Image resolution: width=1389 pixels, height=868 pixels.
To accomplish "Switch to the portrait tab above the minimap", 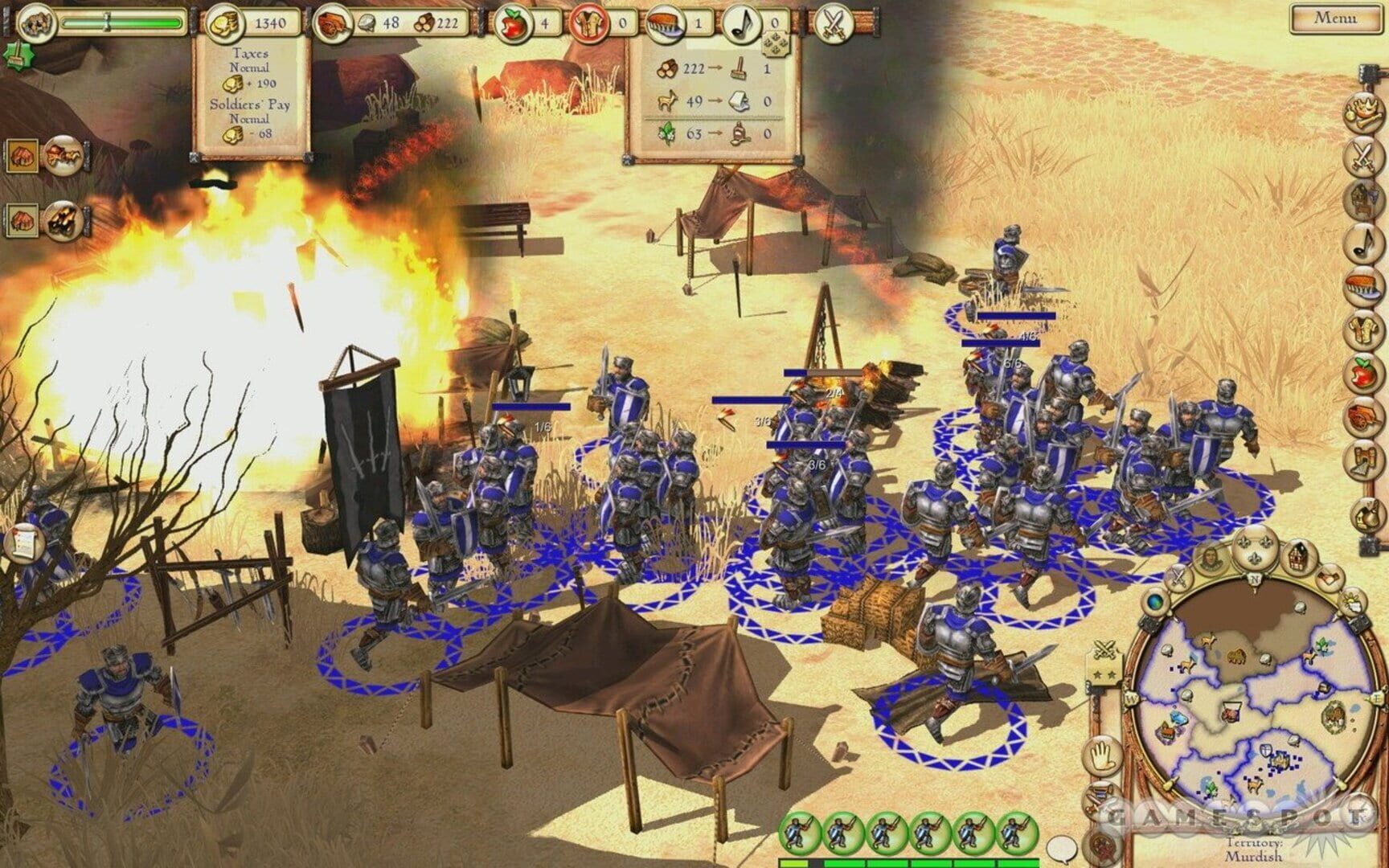I will [1211, 558].
